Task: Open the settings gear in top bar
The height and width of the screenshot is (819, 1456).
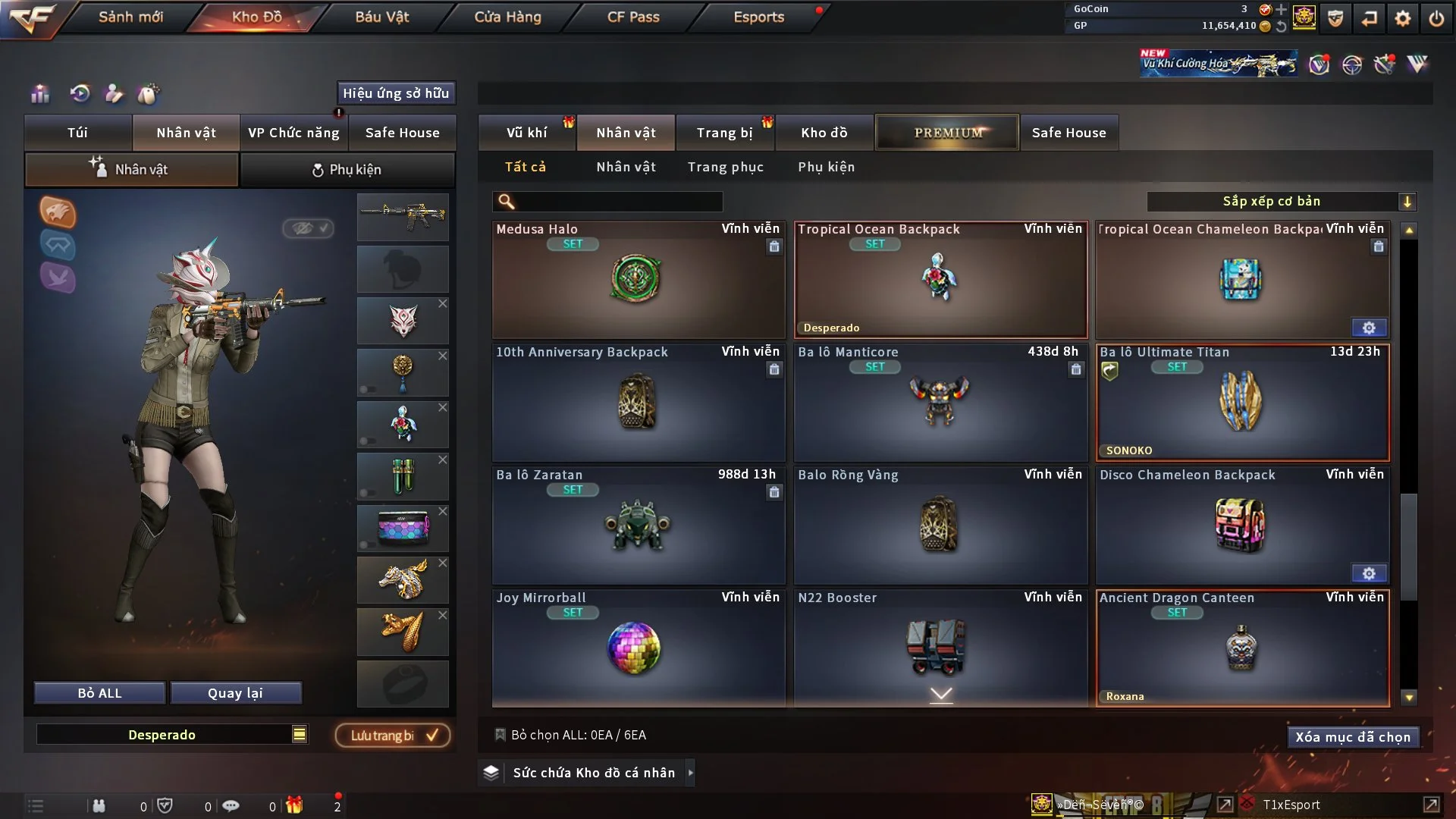Action: [x=1403, y=18]
